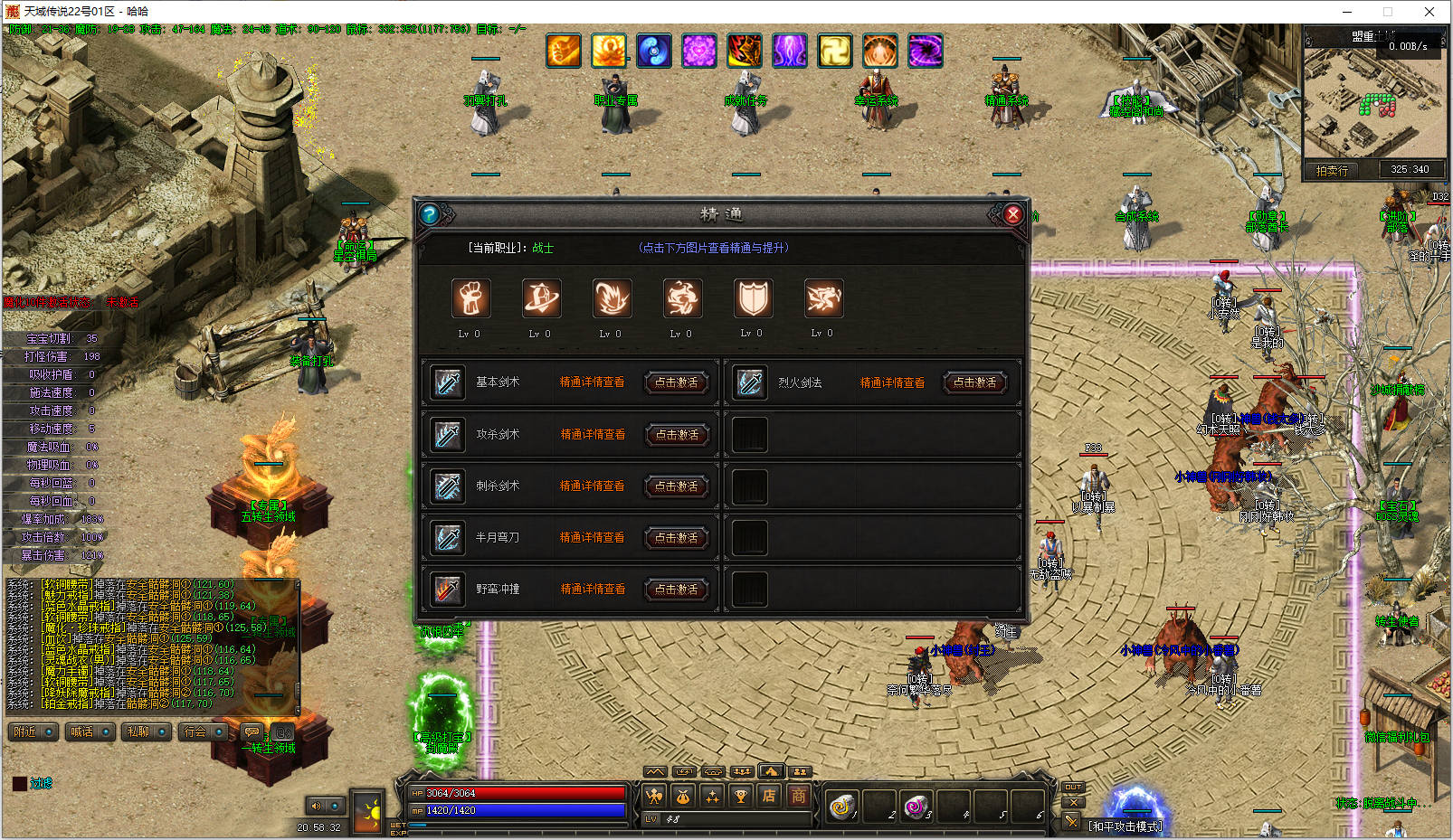The image size is (1453, 840).
Task: Activate 基本剑术 with its 点击激活 button
Action: [x=676, y=382]
